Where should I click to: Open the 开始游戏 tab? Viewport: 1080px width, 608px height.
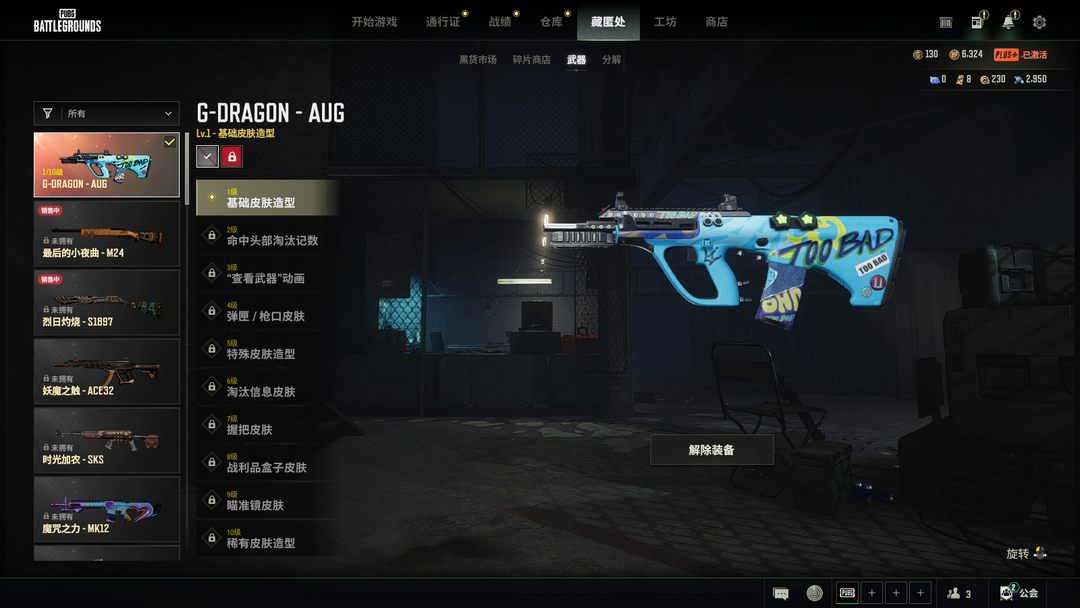coord(374,22)
